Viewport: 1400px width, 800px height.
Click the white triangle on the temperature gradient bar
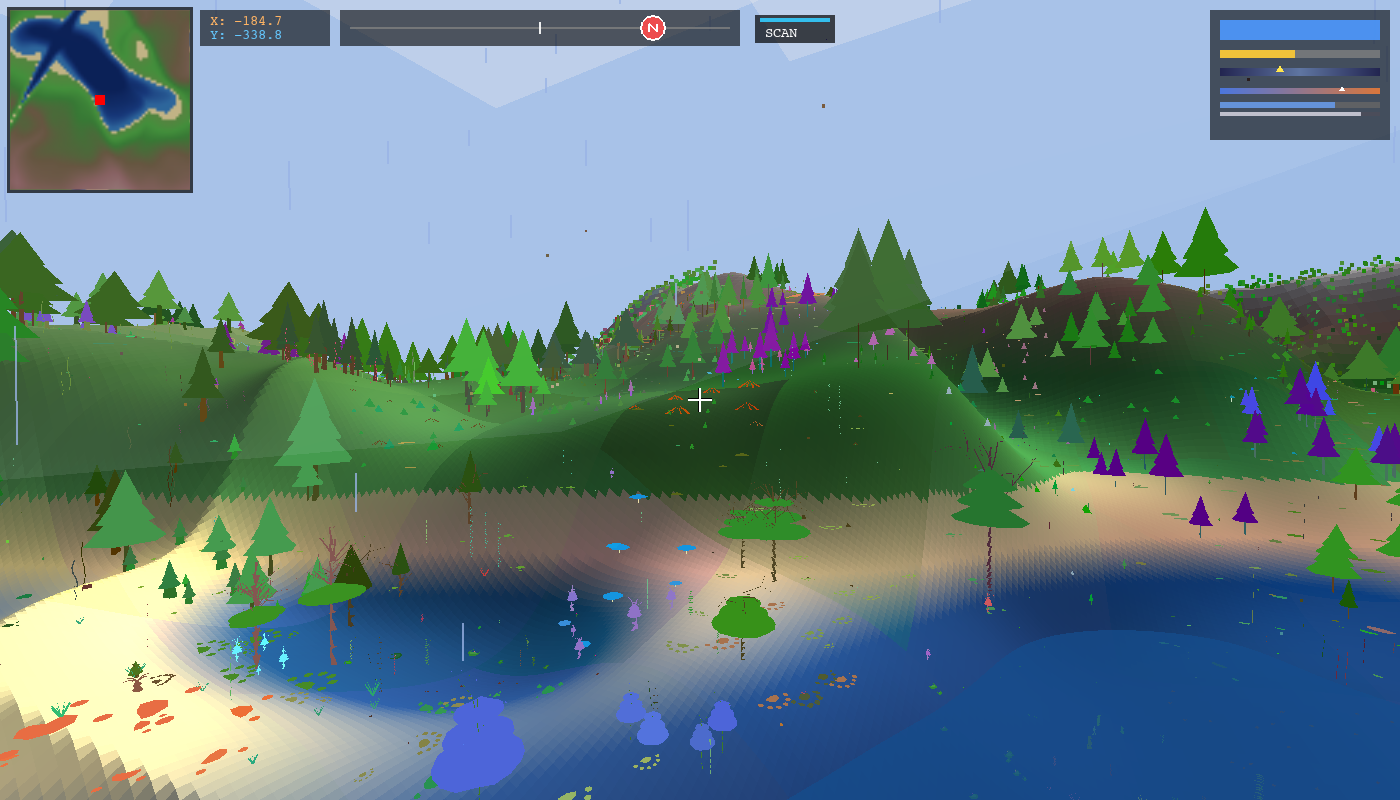[x=1342, y=89]
